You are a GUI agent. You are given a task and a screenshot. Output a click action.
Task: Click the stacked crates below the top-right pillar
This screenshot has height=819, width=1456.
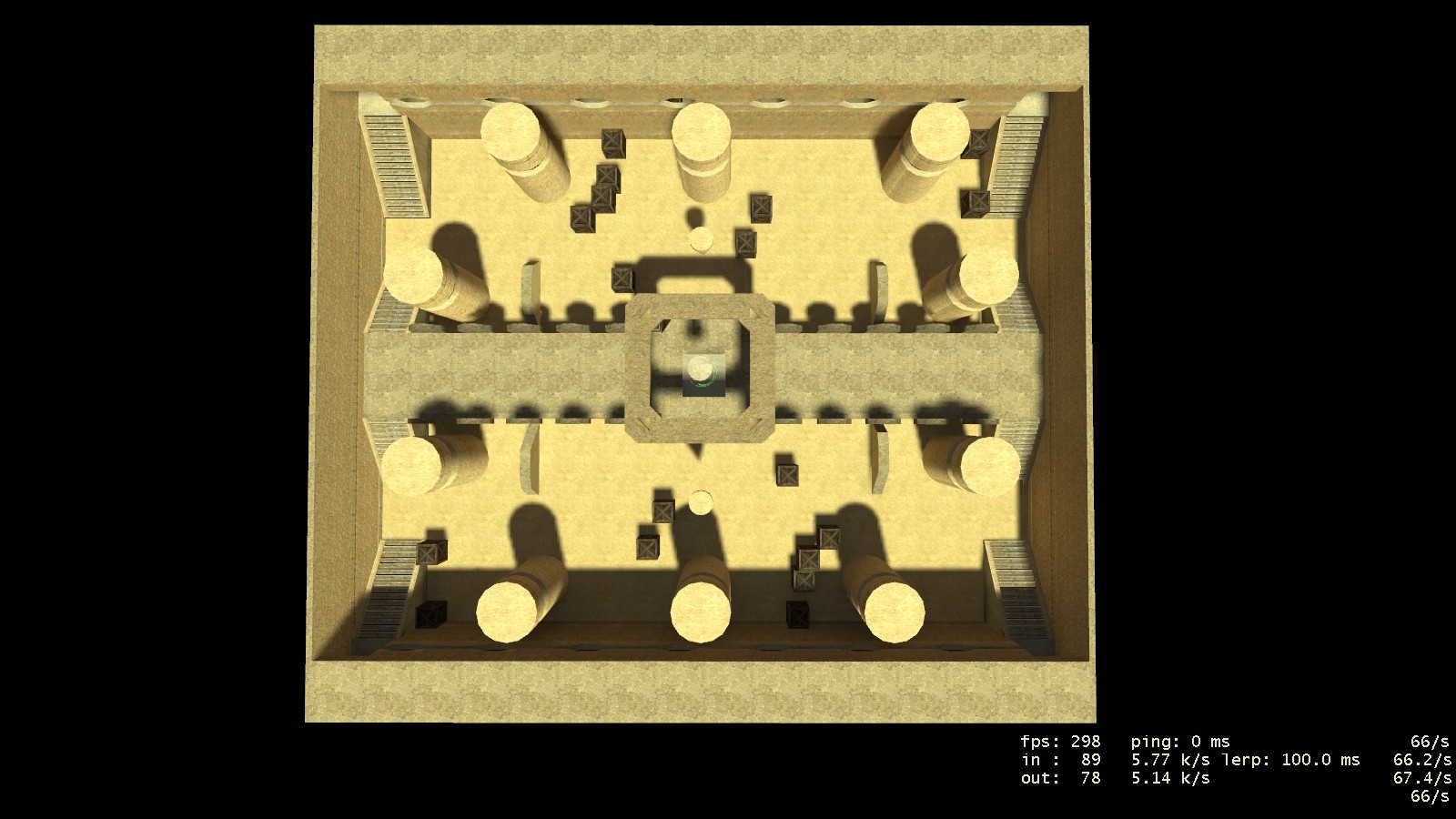point(979,202)
